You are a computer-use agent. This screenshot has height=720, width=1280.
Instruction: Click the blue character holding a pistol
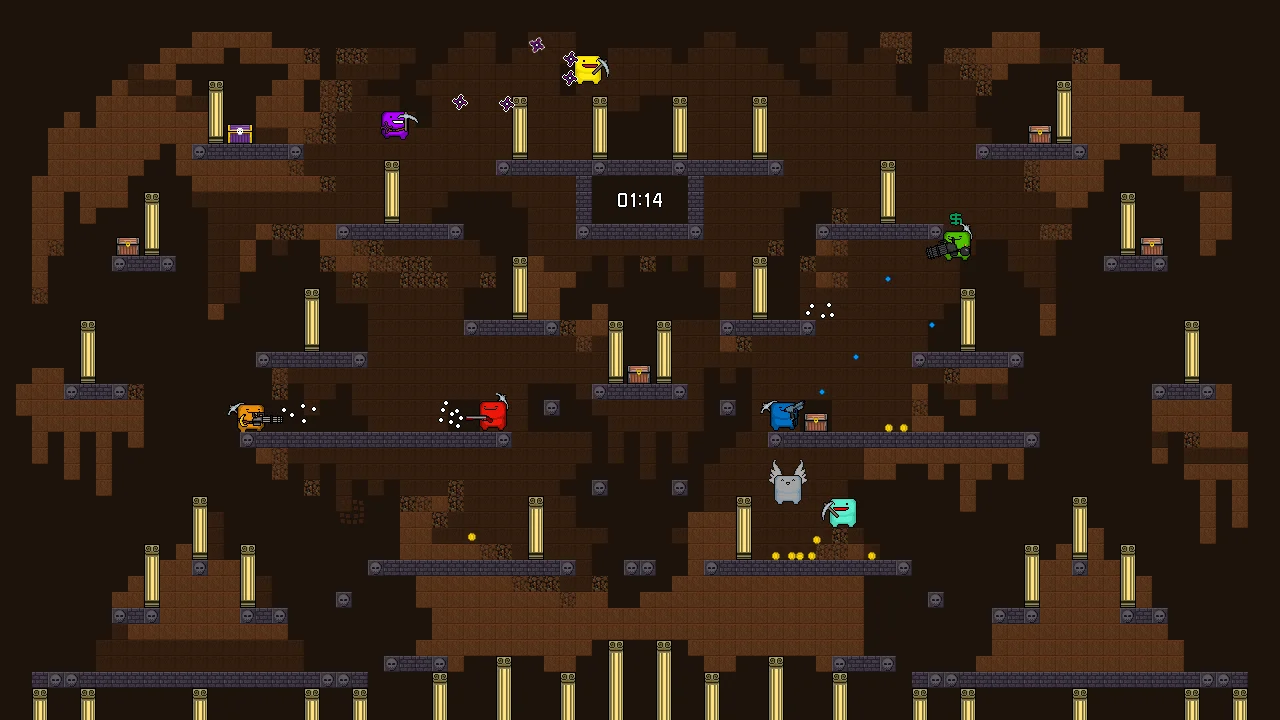coord(785,414)
